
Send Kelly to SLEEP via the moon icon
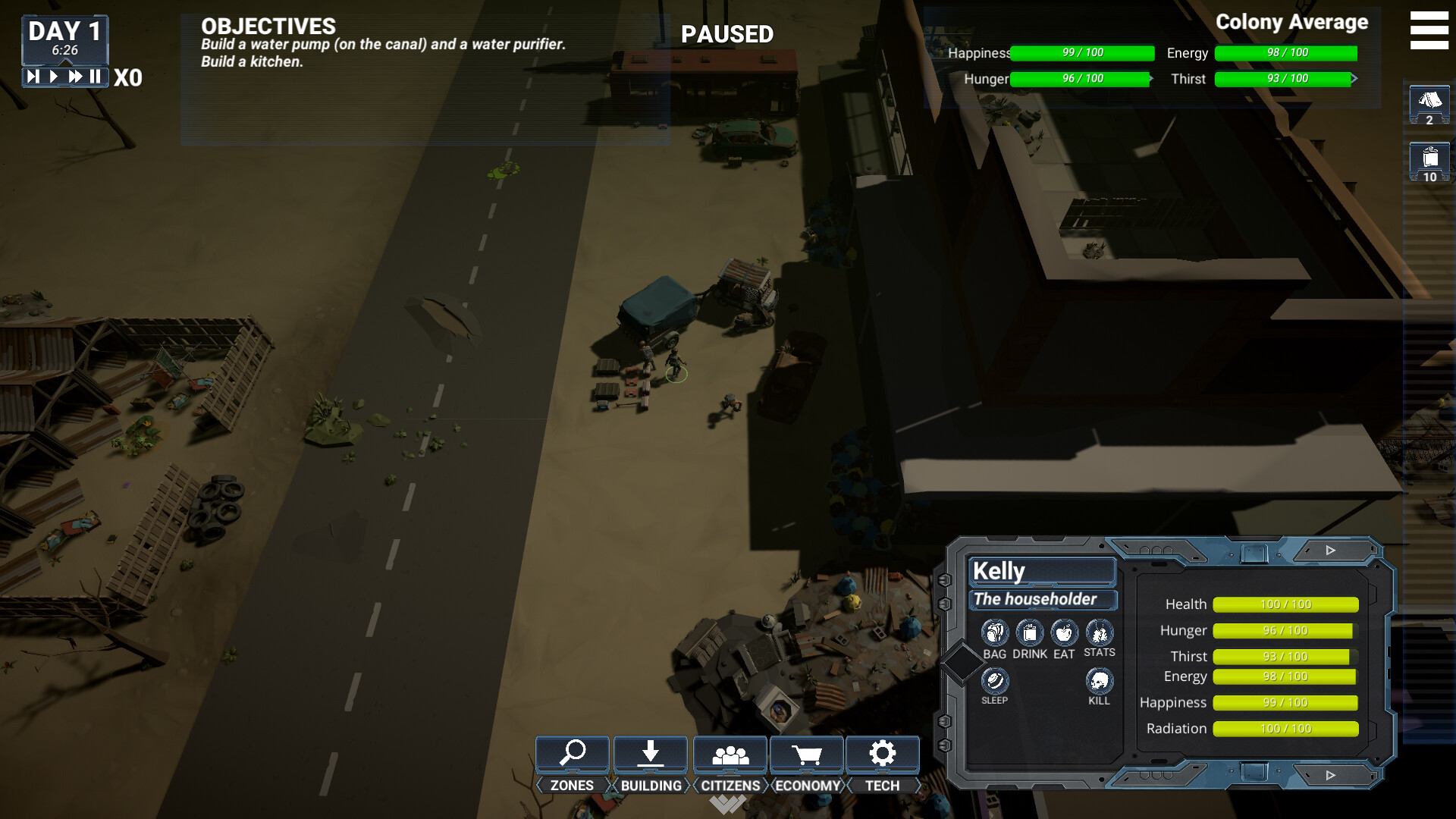[994, 681]
